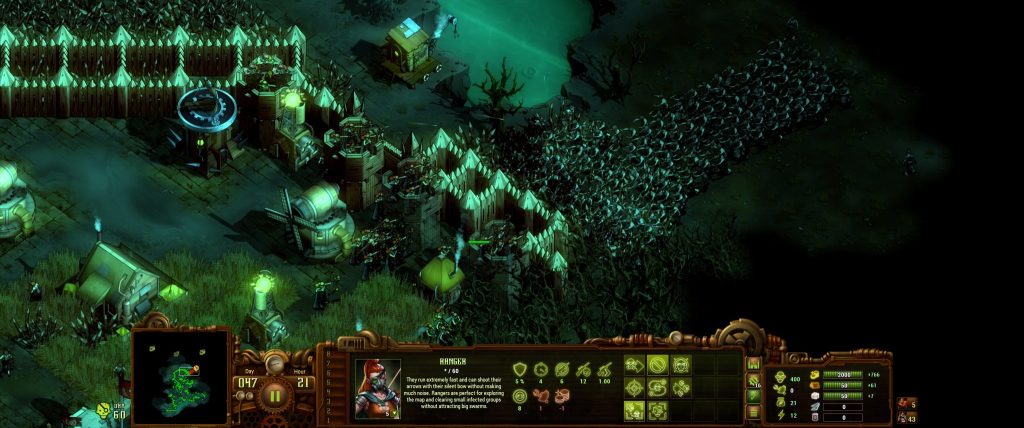Click the green leaf side button
This screenshot has width=1024, height=428.
click(754, 394)
